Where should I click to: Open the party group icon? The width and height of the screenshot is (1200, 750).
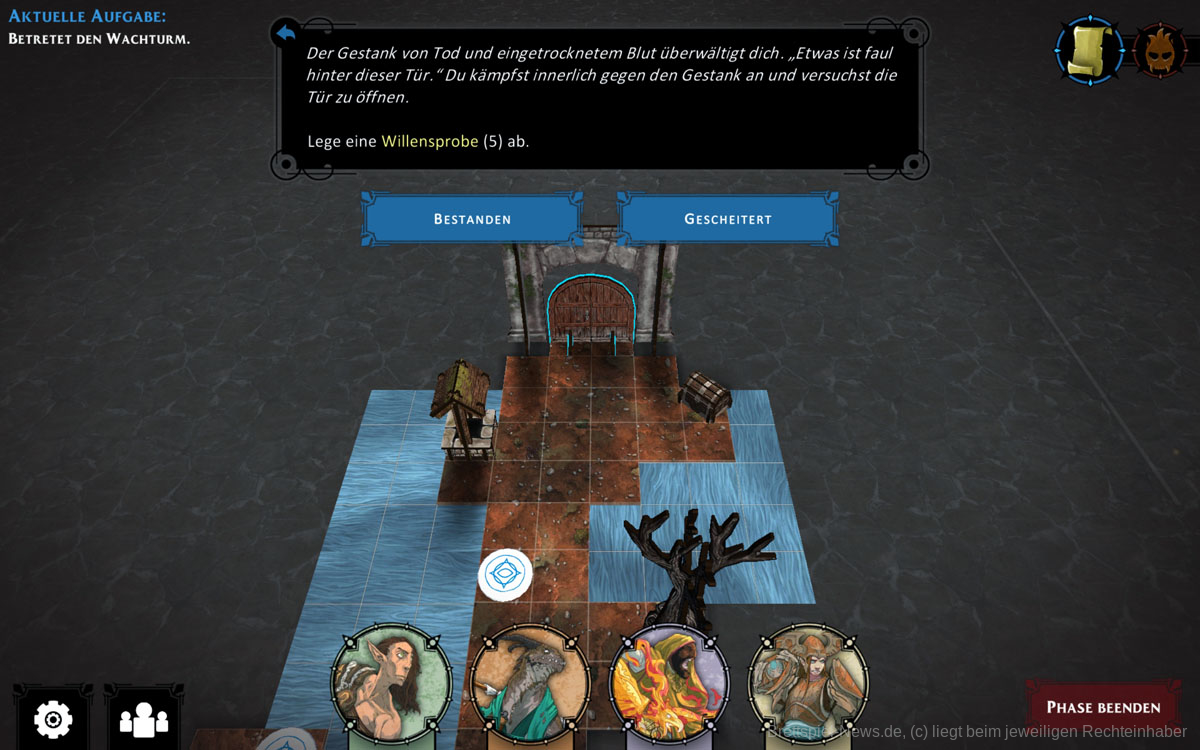click(144, 718)
